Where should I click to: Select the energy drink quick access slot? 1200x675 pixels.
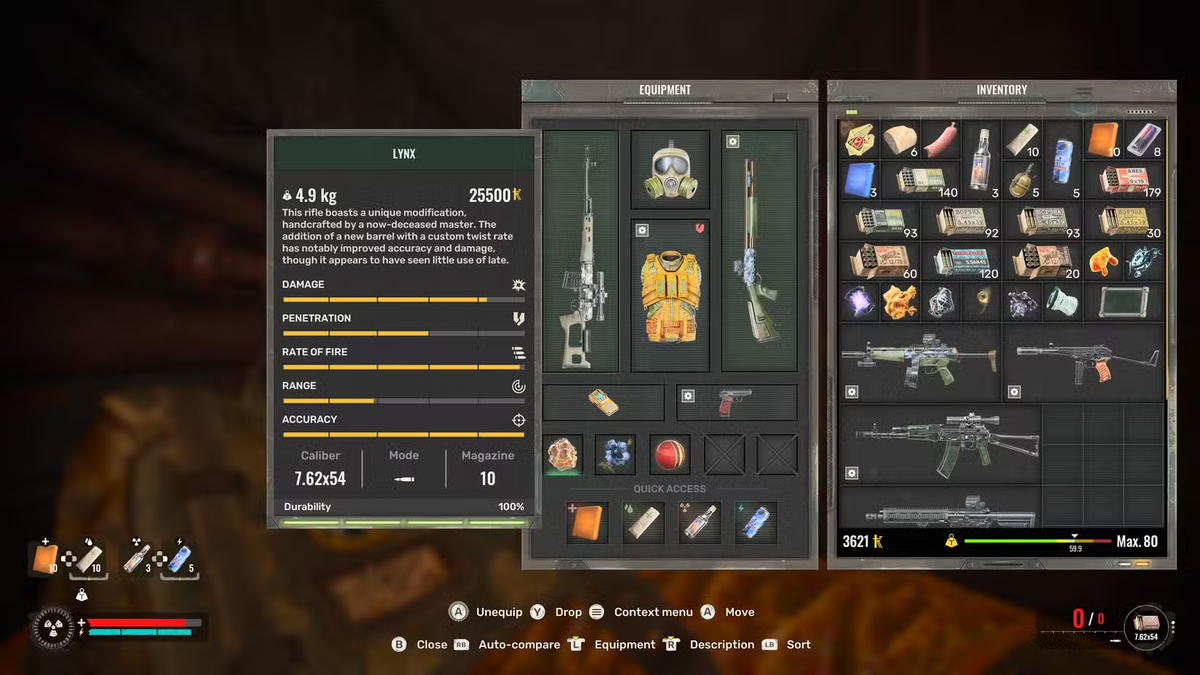click(755, 522)
